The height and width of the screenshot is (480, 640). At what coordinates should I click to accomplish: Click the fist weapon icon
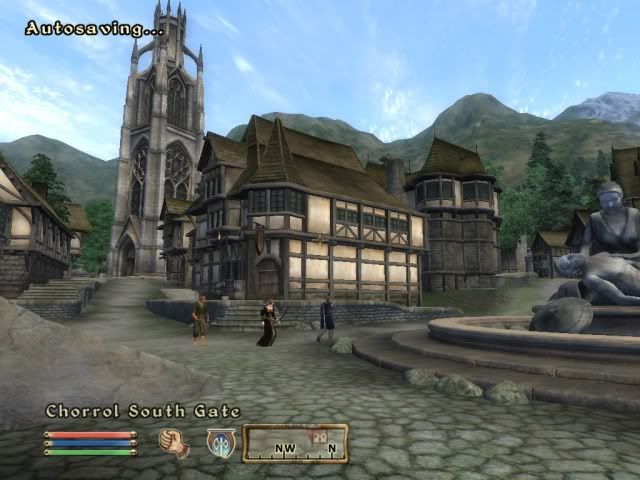(174, 442)
